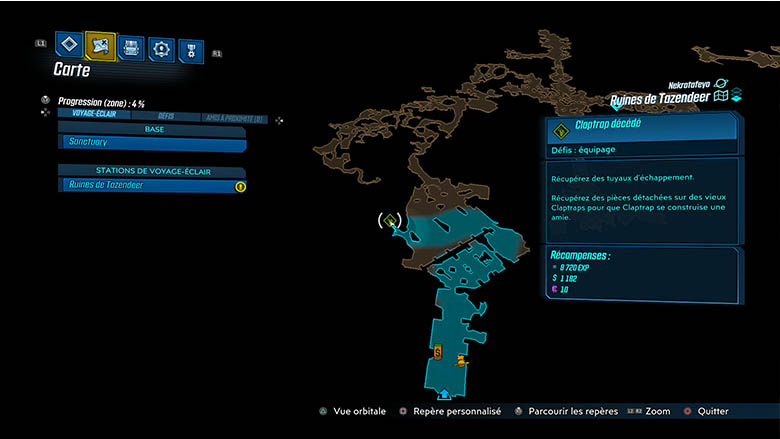
Task: Switch to the skills tab with the gear-shaped icon
Action: [x=161, y=48]
